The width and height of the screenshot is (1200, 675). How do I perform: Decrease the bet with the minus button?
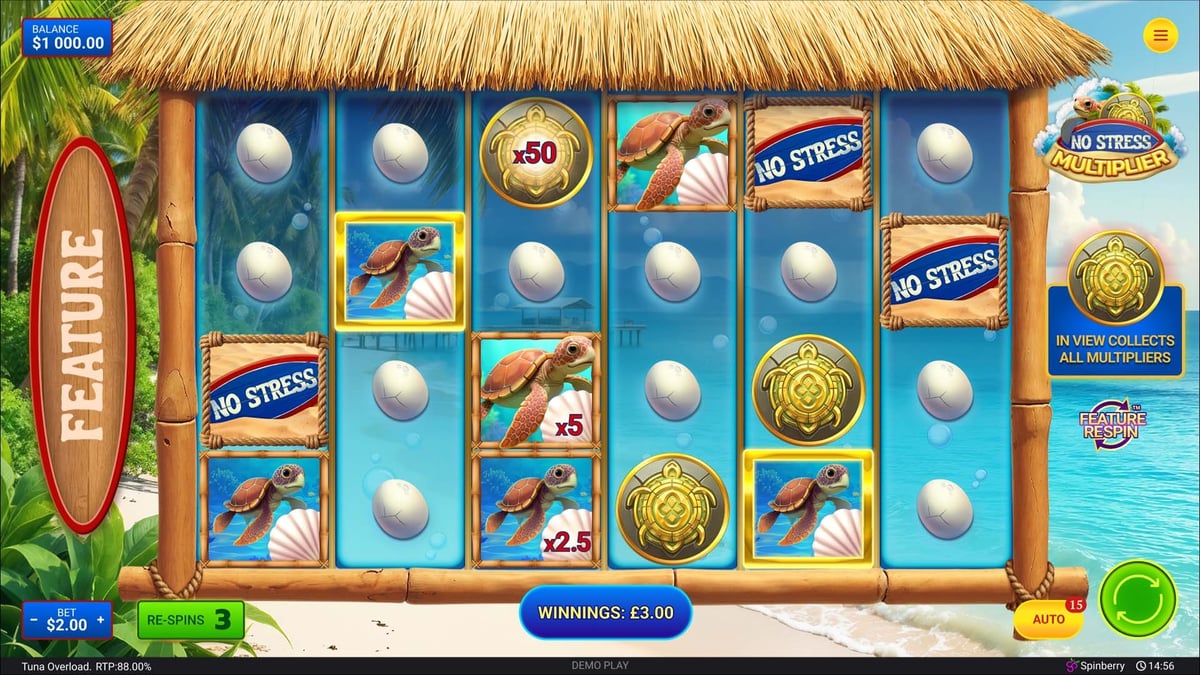coord(34,621)
